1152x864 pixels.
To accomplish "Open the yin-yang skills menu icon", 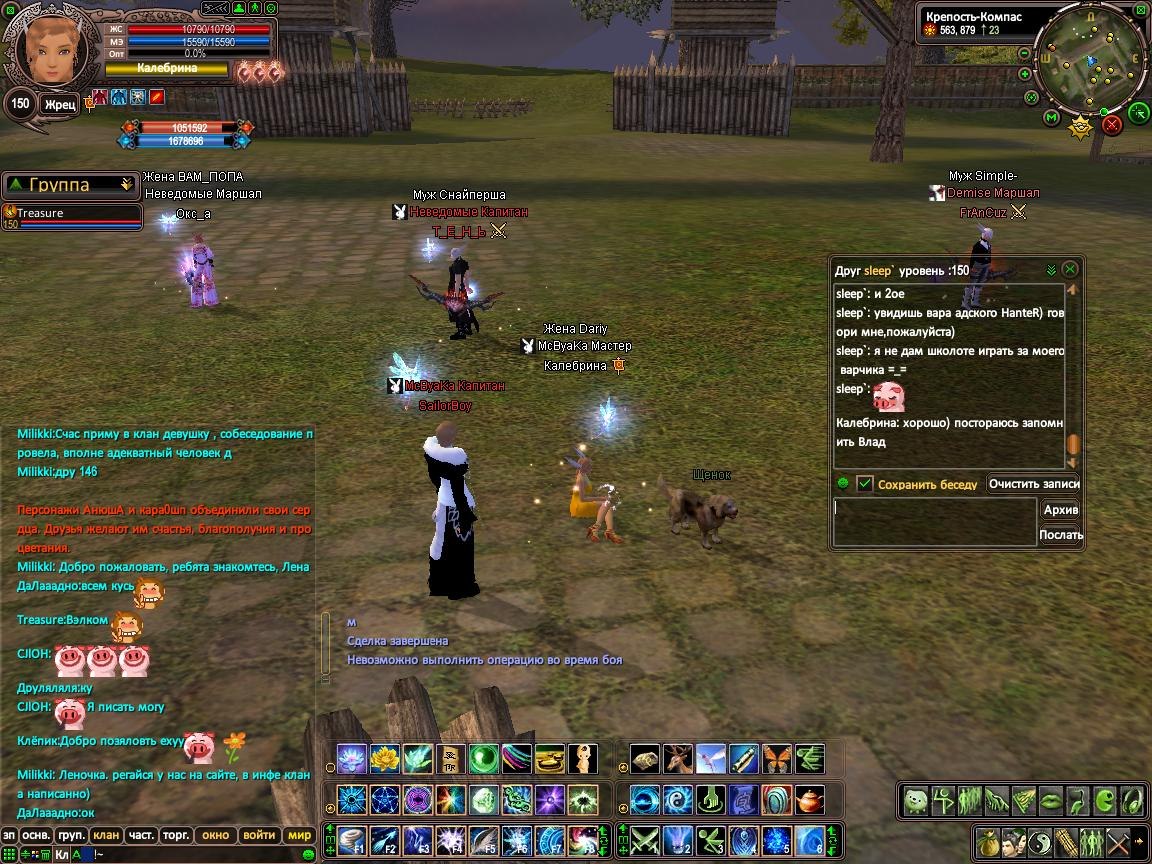I will coord(1039,841).
